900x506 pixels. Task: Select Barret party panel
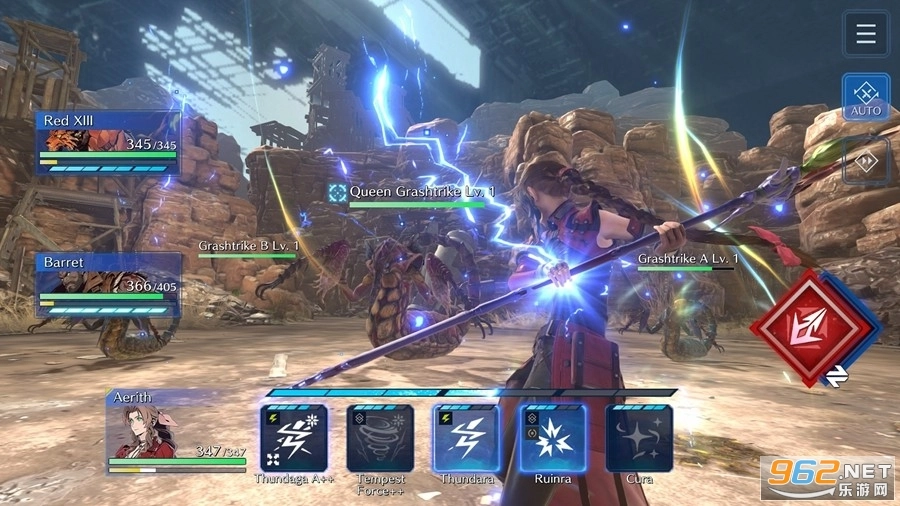click(109, 284)
